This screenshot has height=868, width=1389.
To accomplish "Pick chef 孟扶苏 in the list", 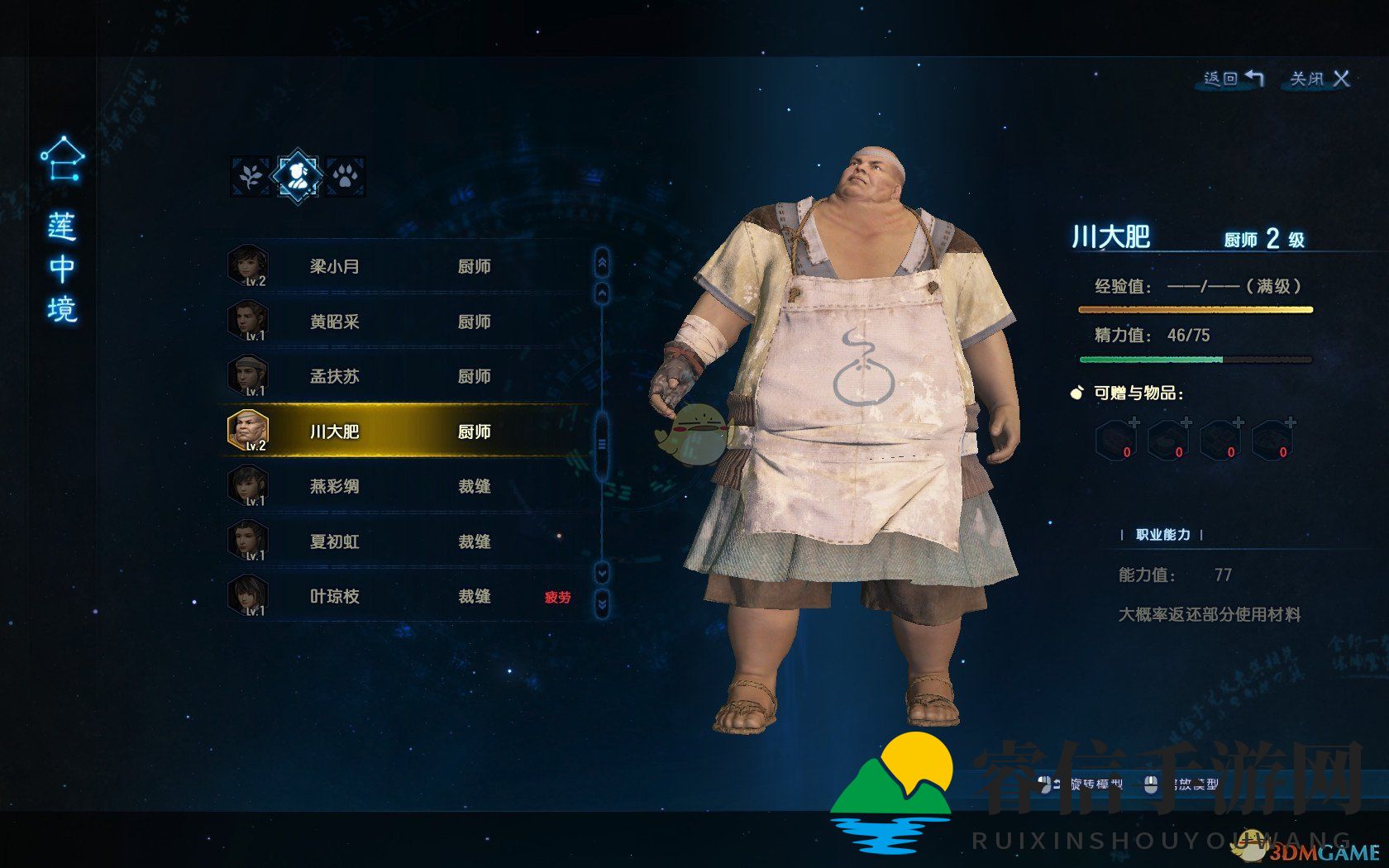I will tap(405, 376).
